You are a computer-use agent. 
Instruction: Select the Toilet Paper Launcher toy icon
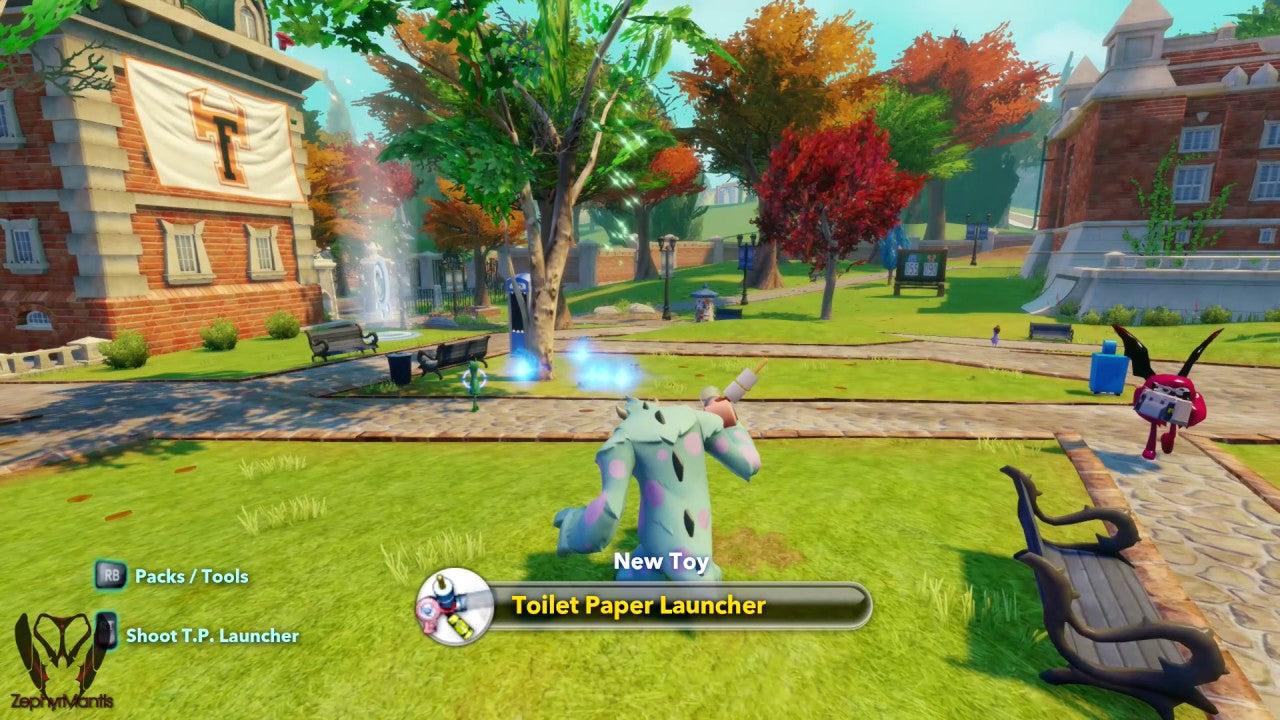(455, 606)
